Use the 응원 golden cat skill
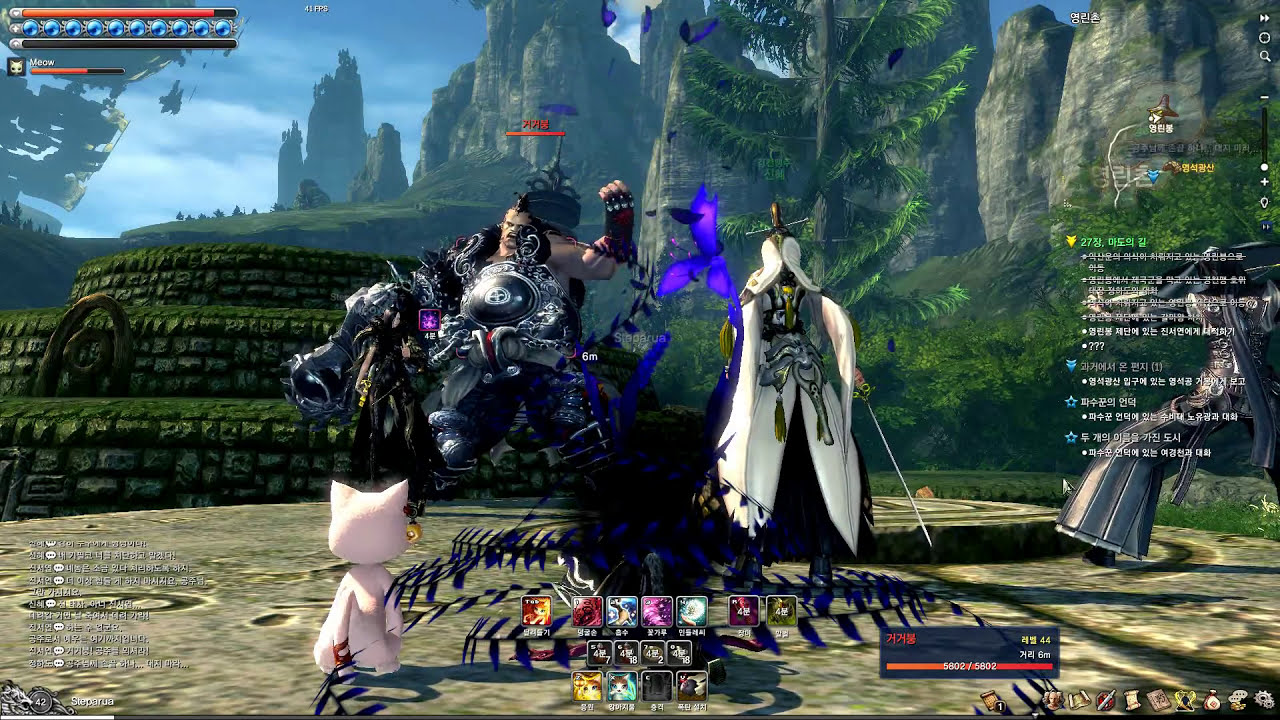Screen dimensions: 1280x720 [587, 686]
